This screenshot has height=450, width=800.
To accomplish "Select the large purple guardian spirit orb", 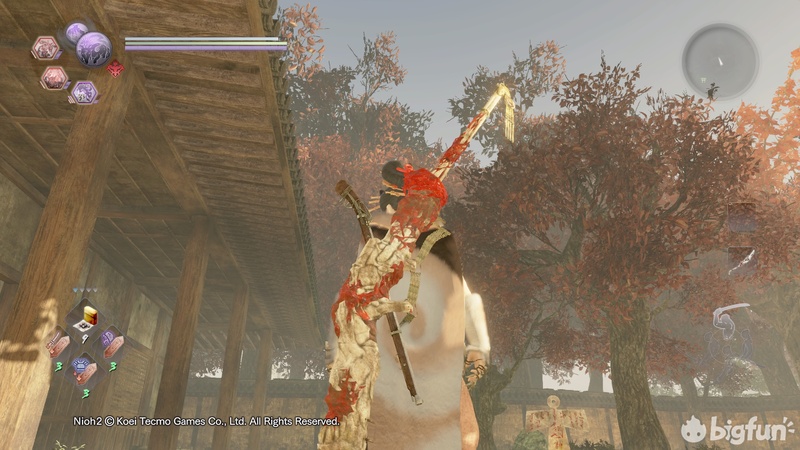I will click(x=94, y=46).
